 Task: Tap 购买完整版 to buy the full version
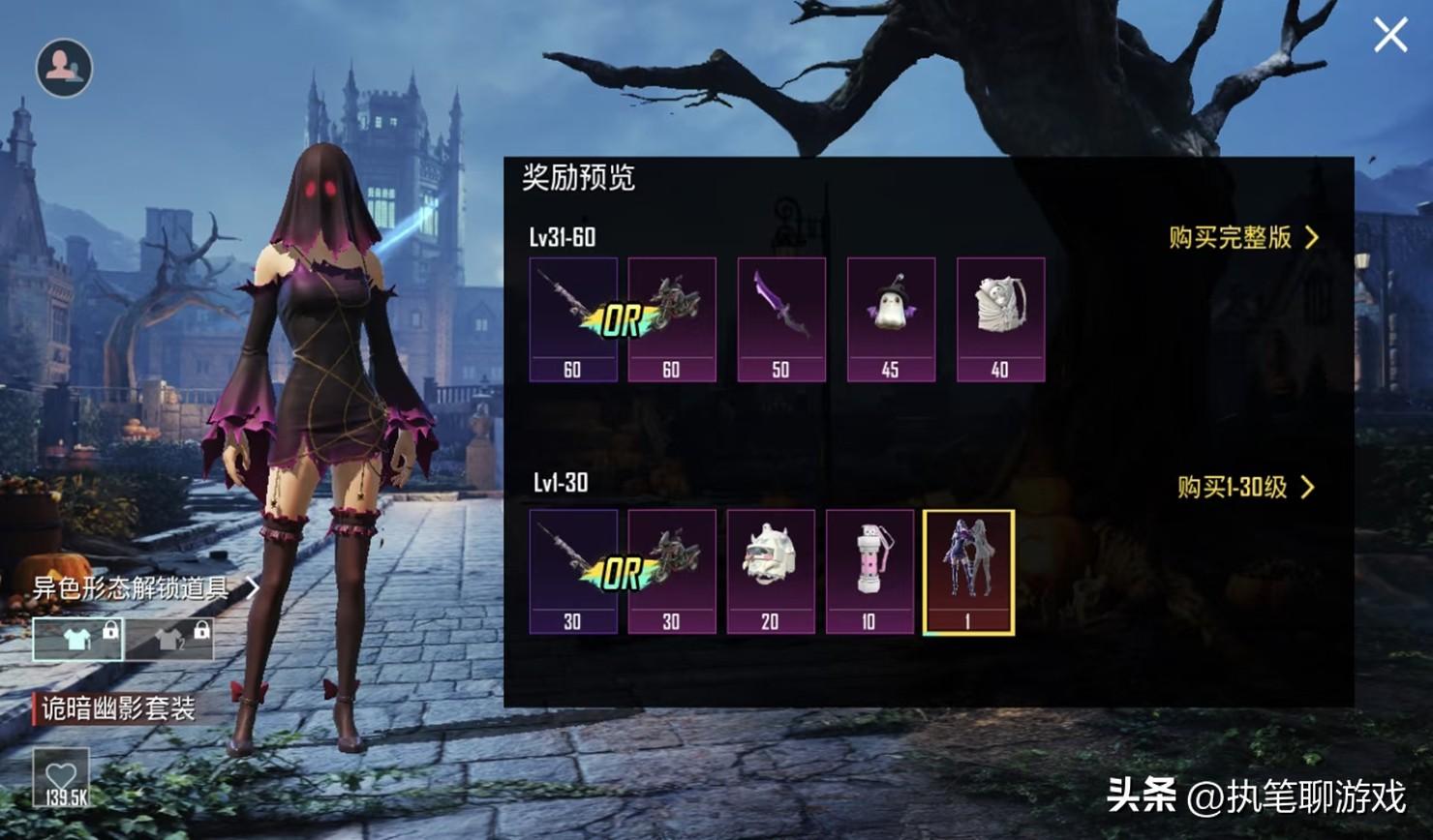[x=1243, y=237]
